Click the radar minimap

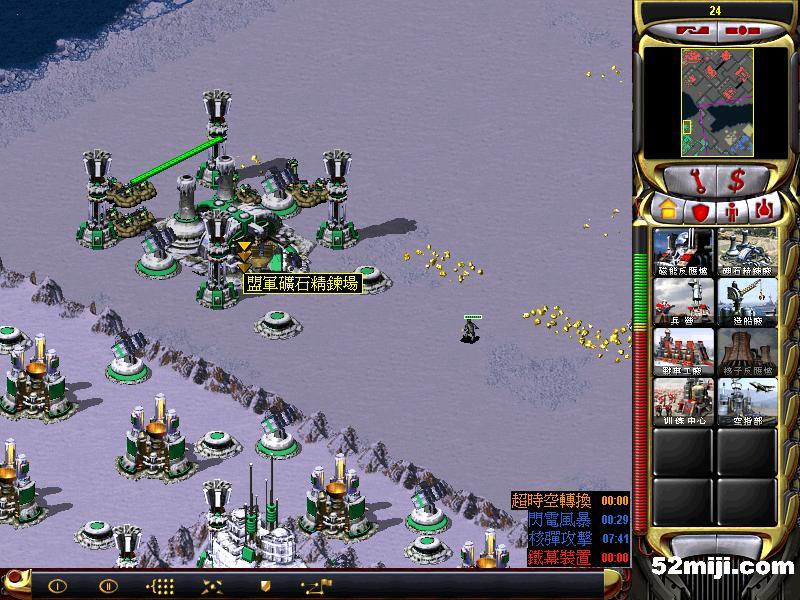[712, 103]
